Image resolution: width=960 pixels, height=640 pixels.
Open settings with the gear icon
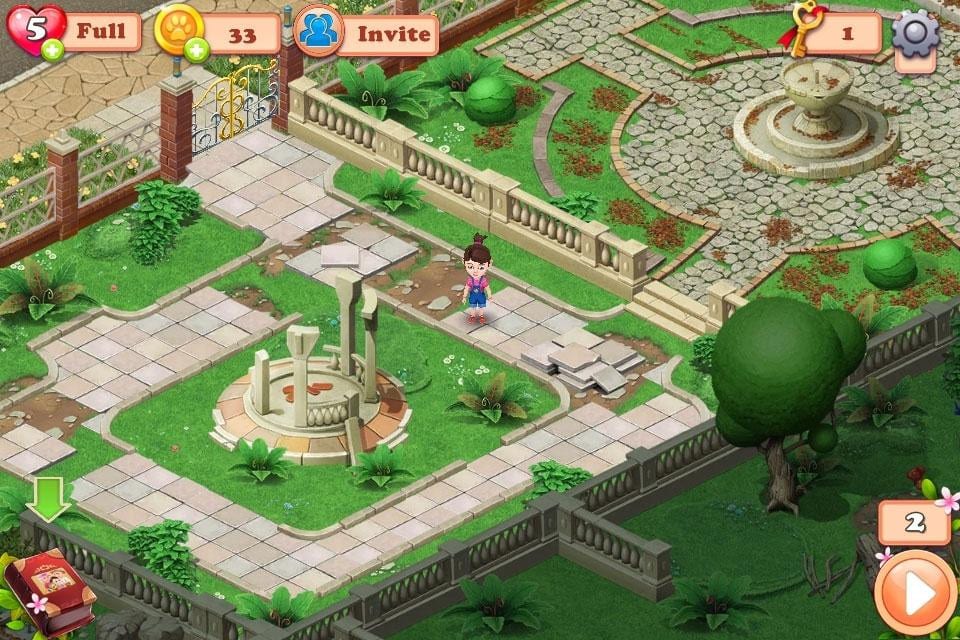pos(915,34)
